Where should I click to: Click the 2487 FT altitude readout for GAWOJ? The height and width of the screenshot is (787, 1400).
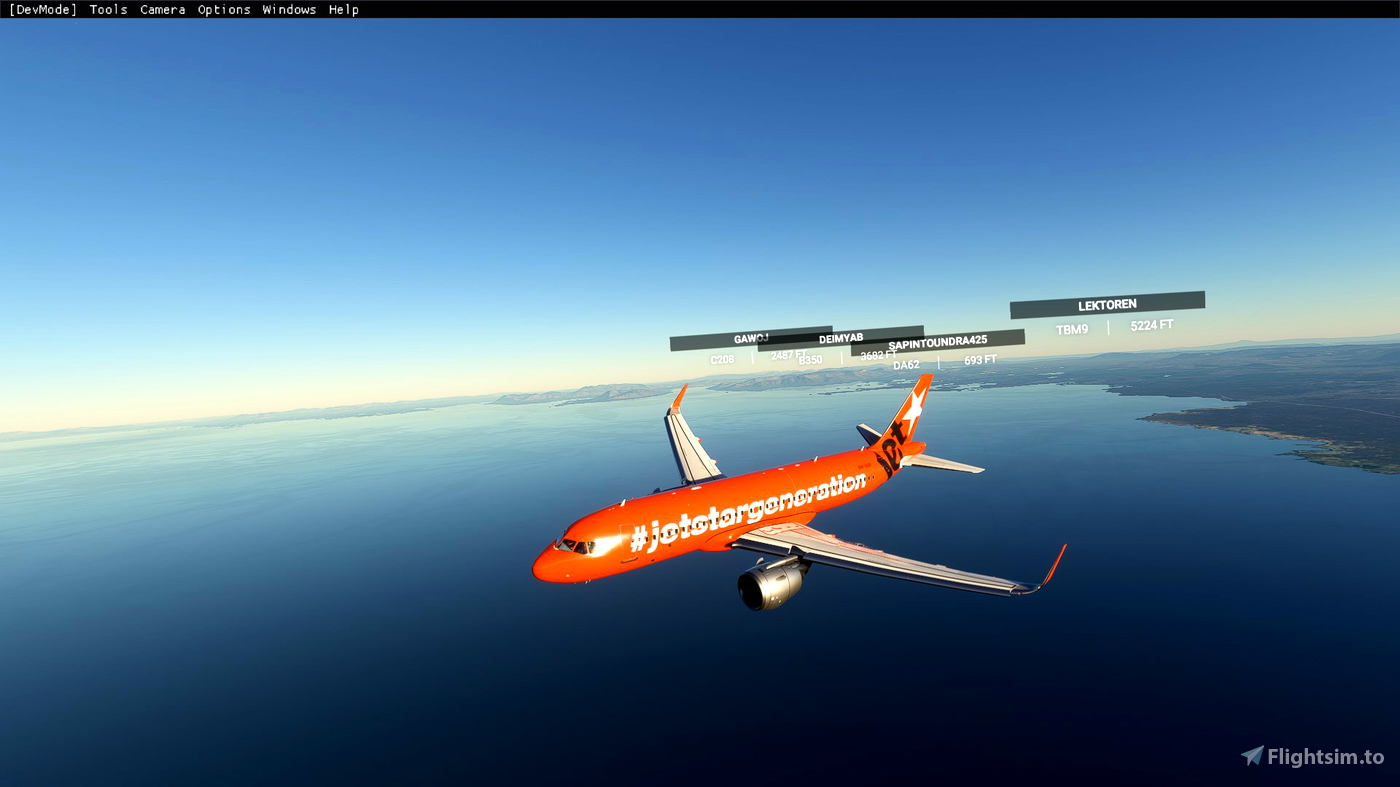[x=787, y=353]
